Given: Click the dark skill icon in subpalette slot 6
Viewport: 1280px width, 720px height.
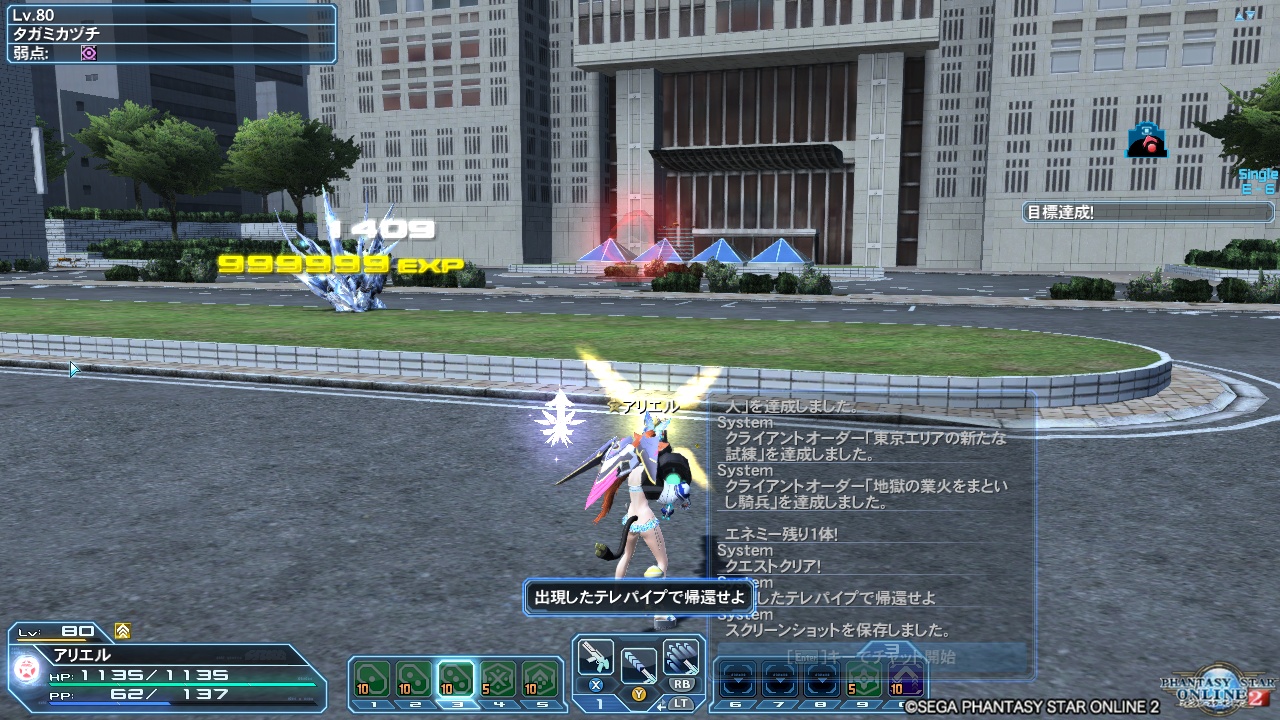Looking at the screenshot, I should click(738, 679).
